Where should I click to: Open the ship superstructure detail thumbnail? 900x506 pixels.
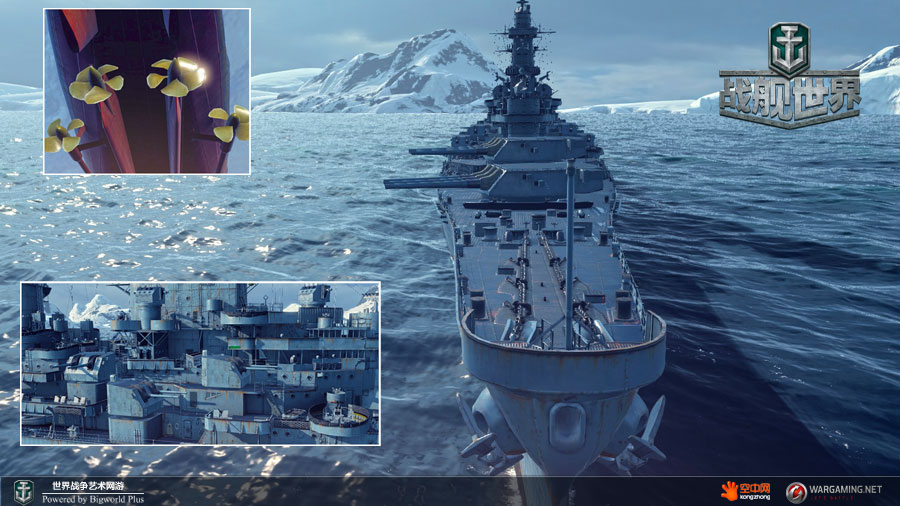(x=200, y=363)
